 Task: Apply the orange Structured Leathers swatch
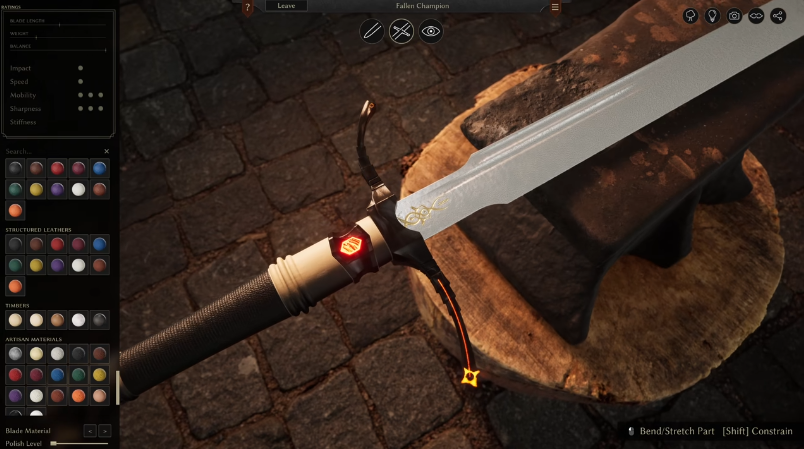15,286
